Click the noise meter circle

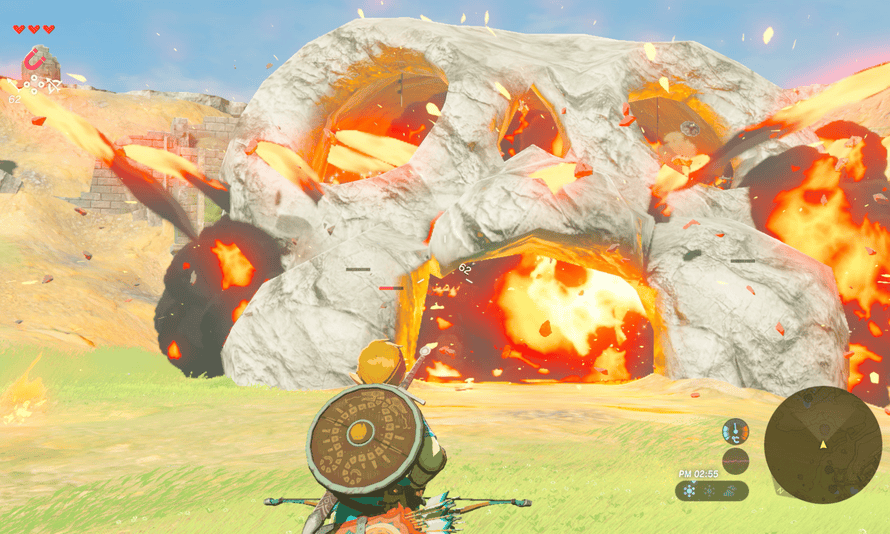(x=736, y=461)
